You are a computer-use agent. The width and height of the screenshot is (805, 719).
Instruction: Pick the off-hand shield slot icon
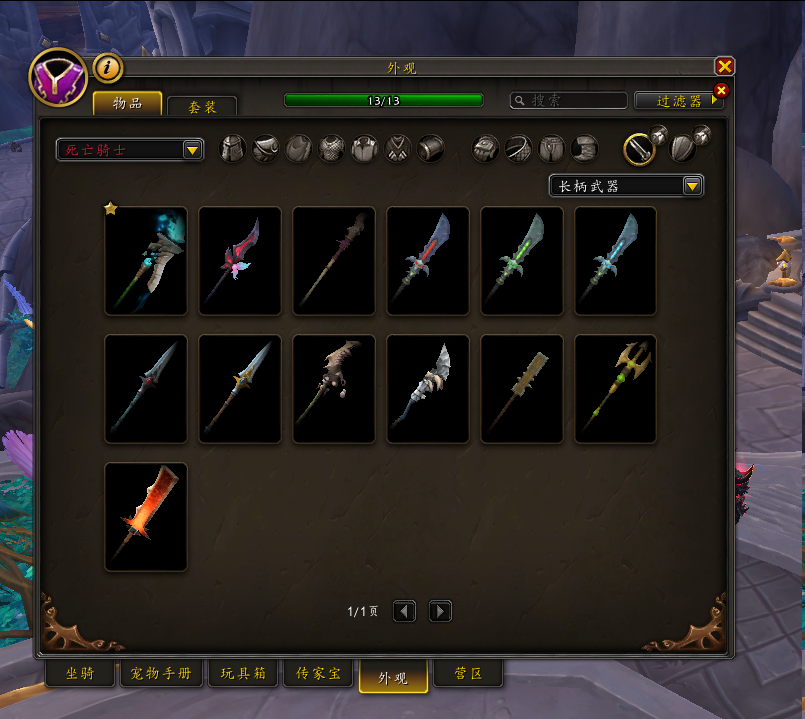[x=684, y=149]
